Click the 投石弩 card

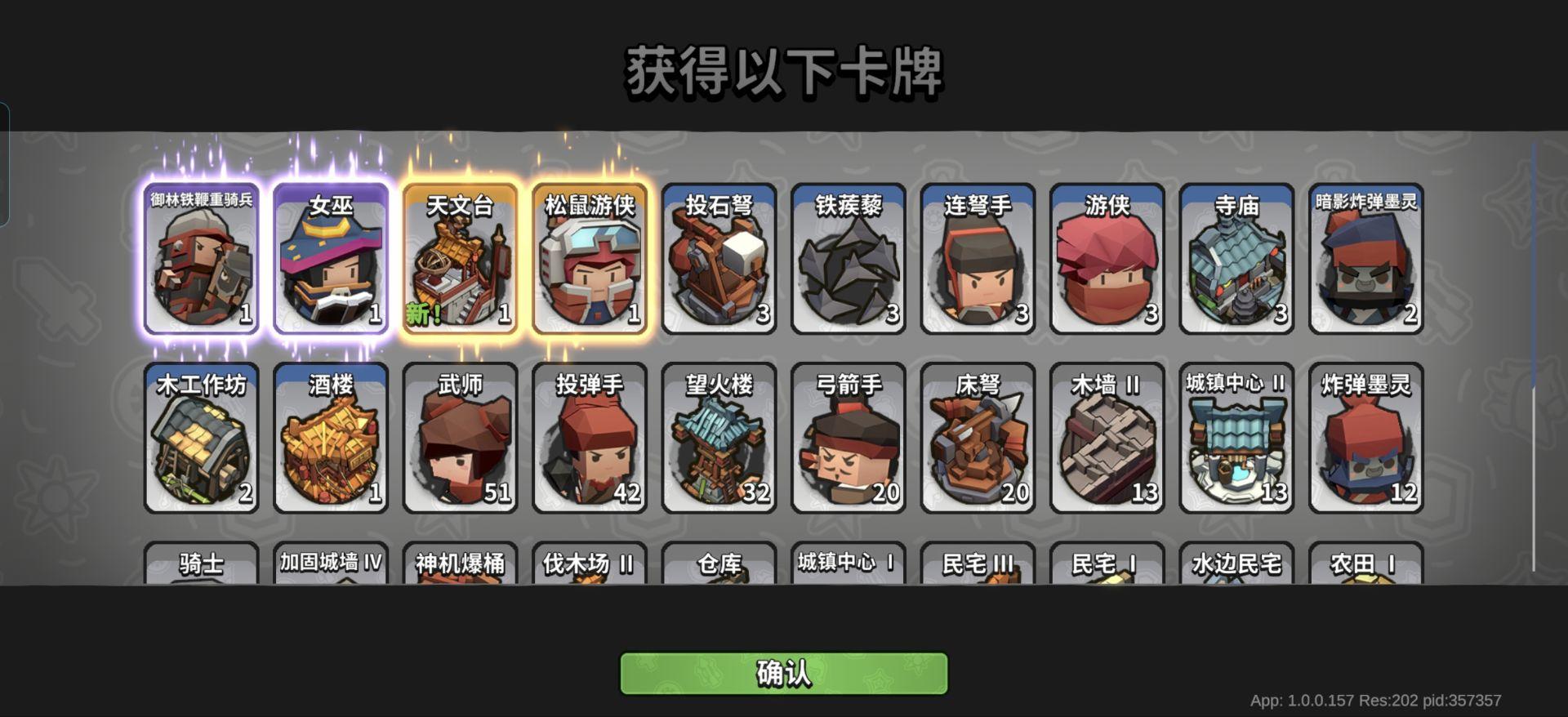tap(719, 260)
